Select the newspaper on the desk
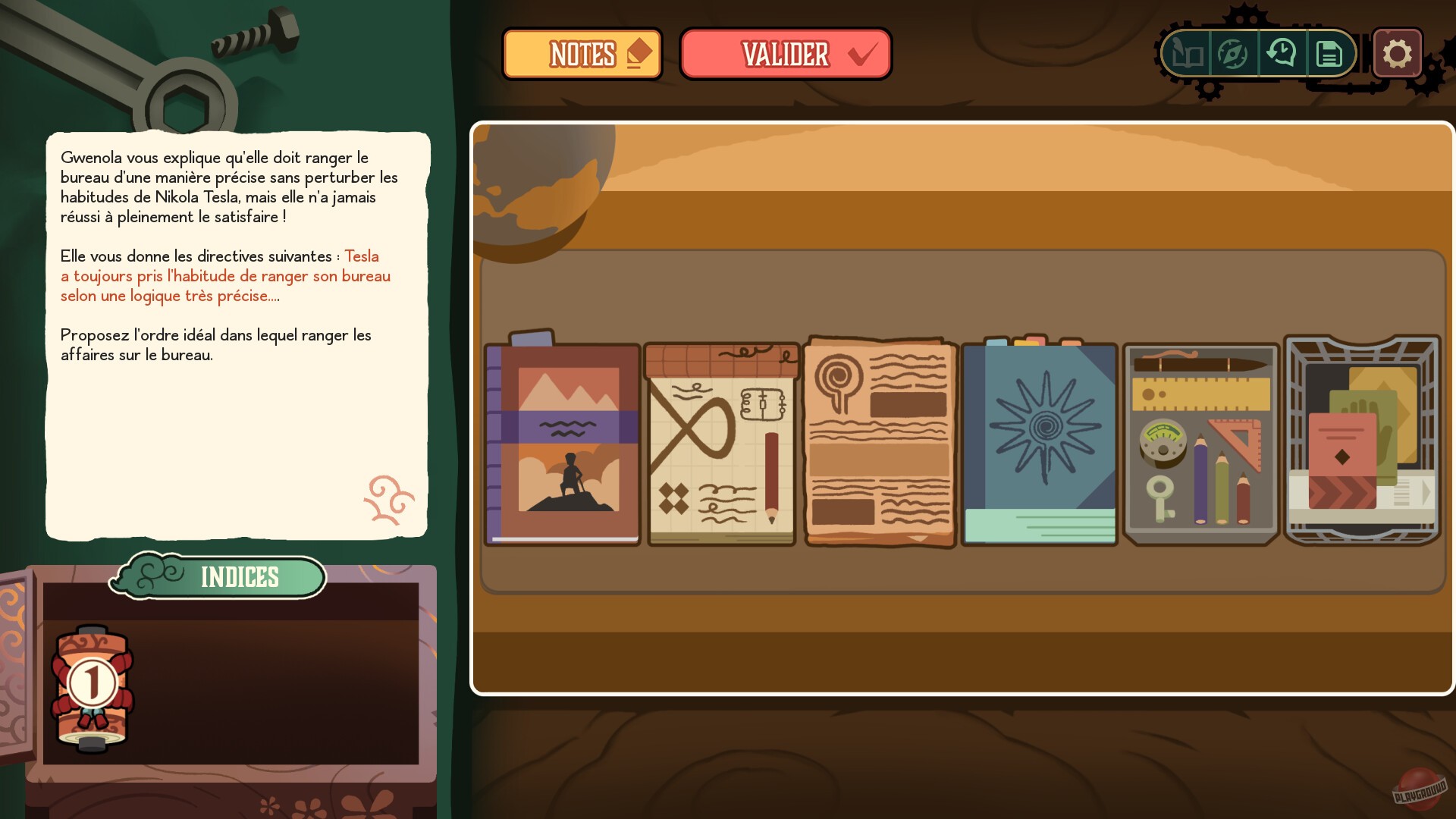This screenshot has height=819, width=1456. 880,444
